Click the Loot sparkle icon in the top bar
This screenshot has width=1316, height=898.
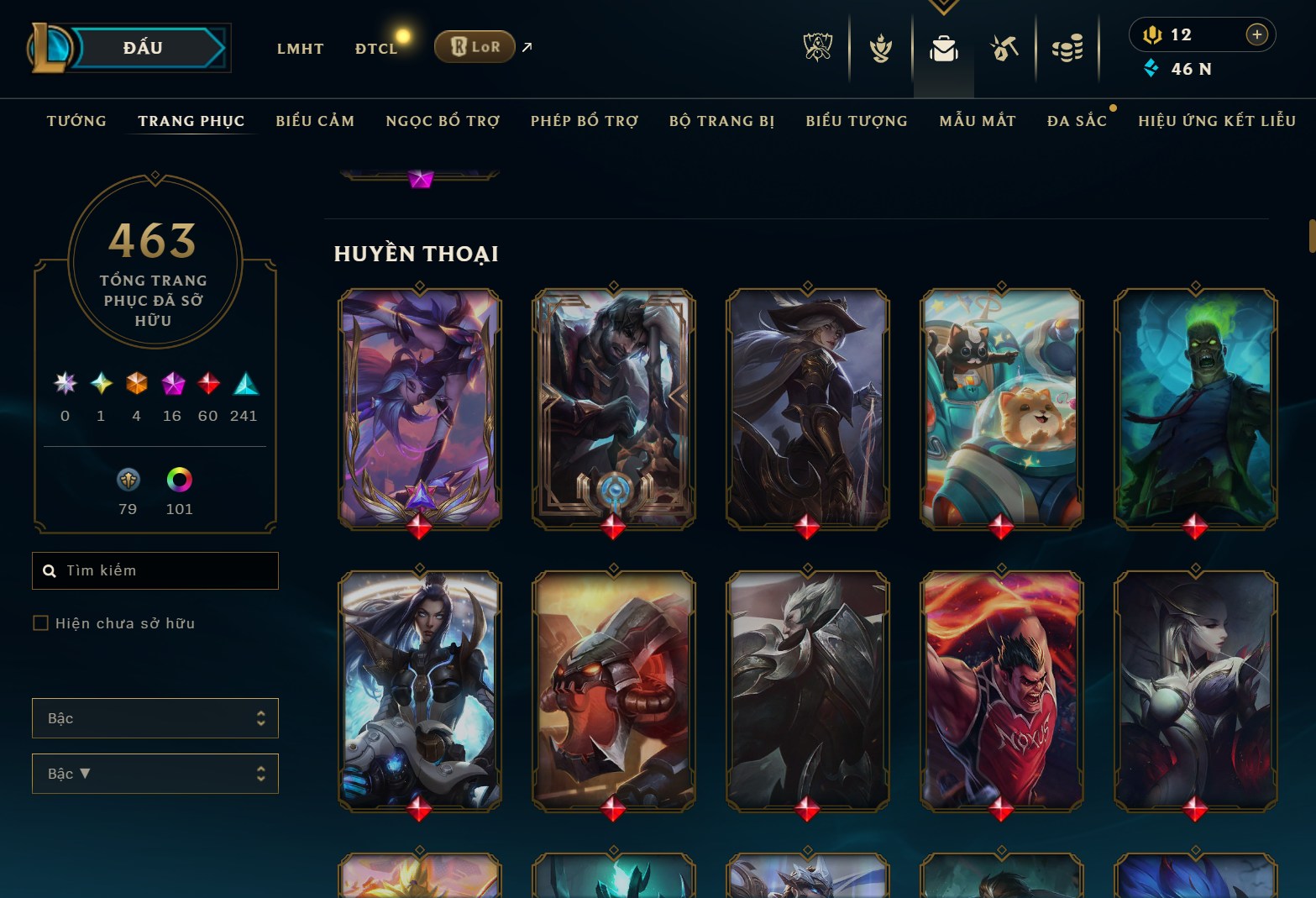coord(1004,48)
